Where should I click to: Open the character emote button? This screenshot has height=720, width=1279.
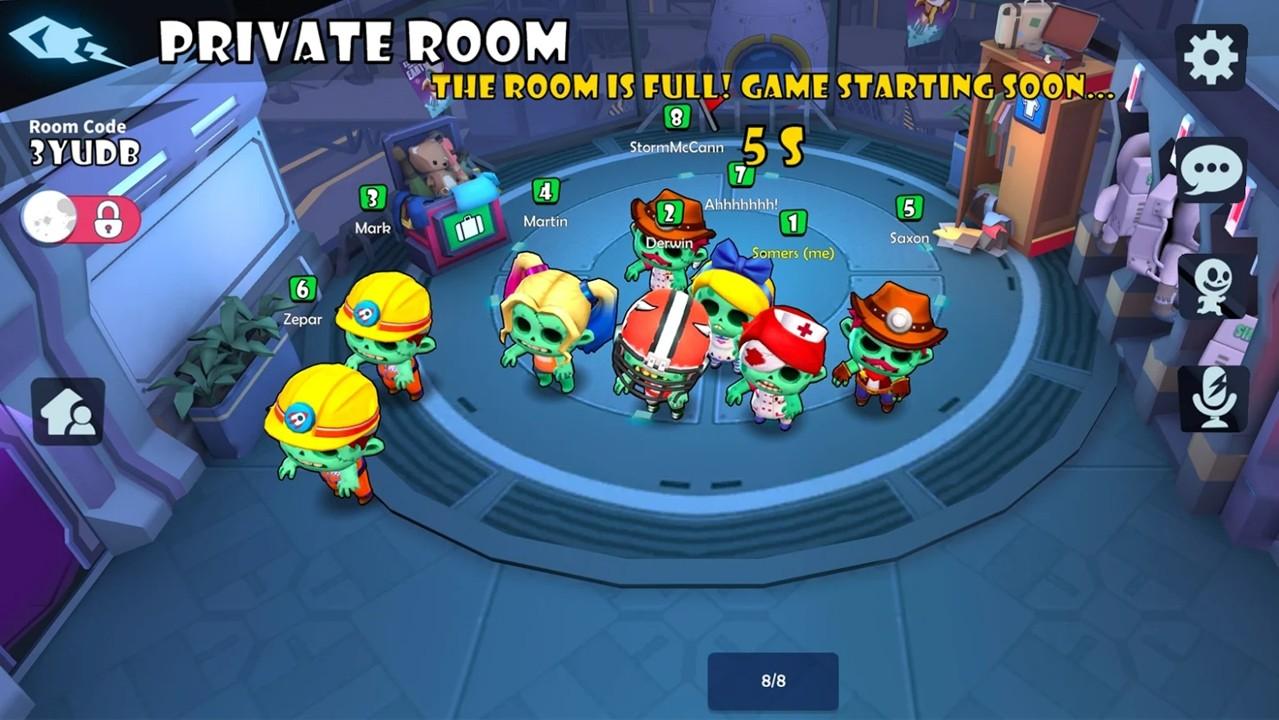click(1211, 287)
